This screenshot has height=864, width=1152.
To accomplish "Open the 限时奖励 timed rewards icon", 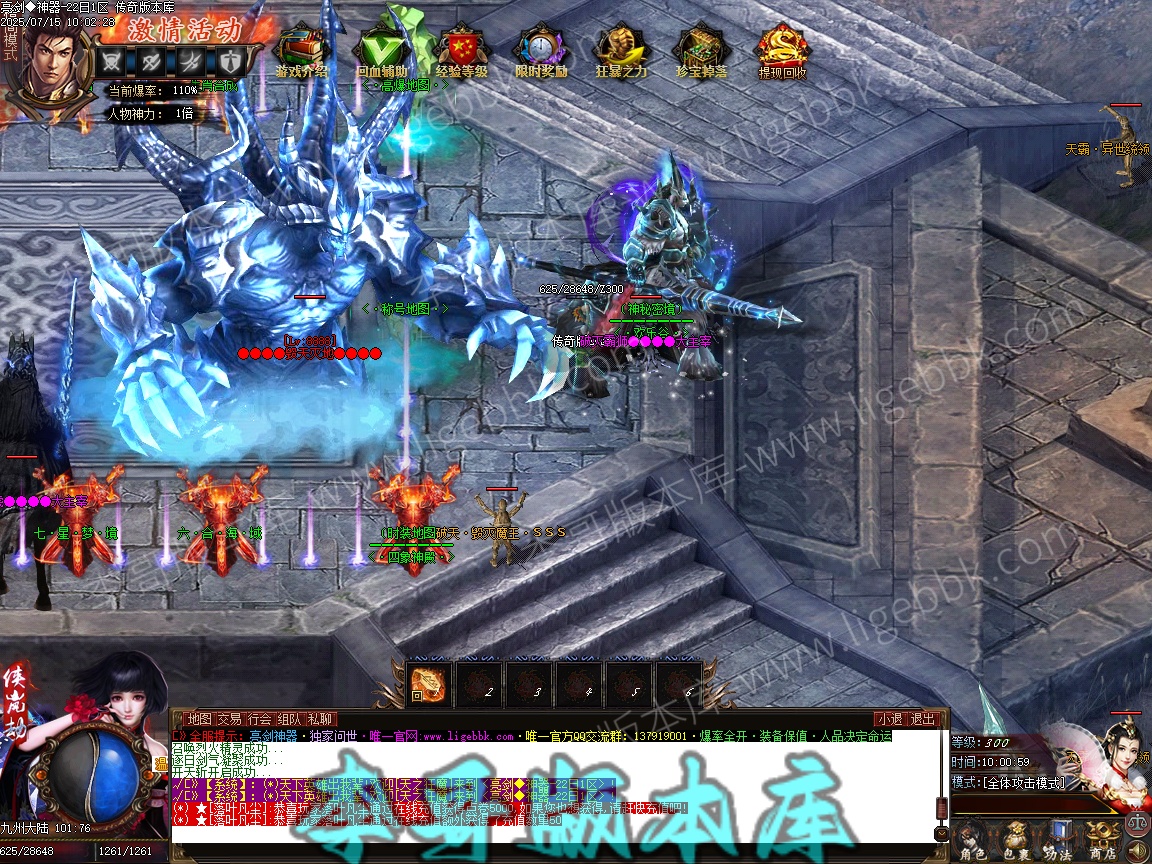I will tap(541, 50).
